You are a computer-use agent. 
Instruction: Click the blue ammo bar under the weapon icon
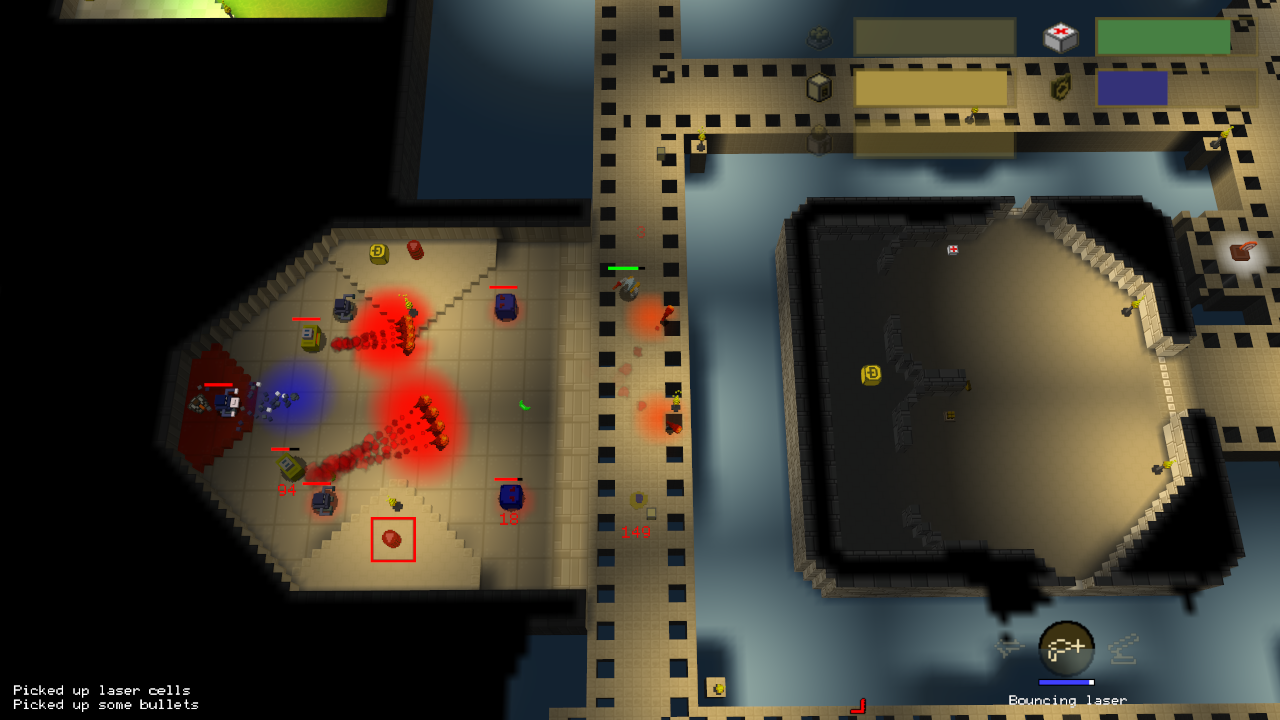(x=1066, y=682)
